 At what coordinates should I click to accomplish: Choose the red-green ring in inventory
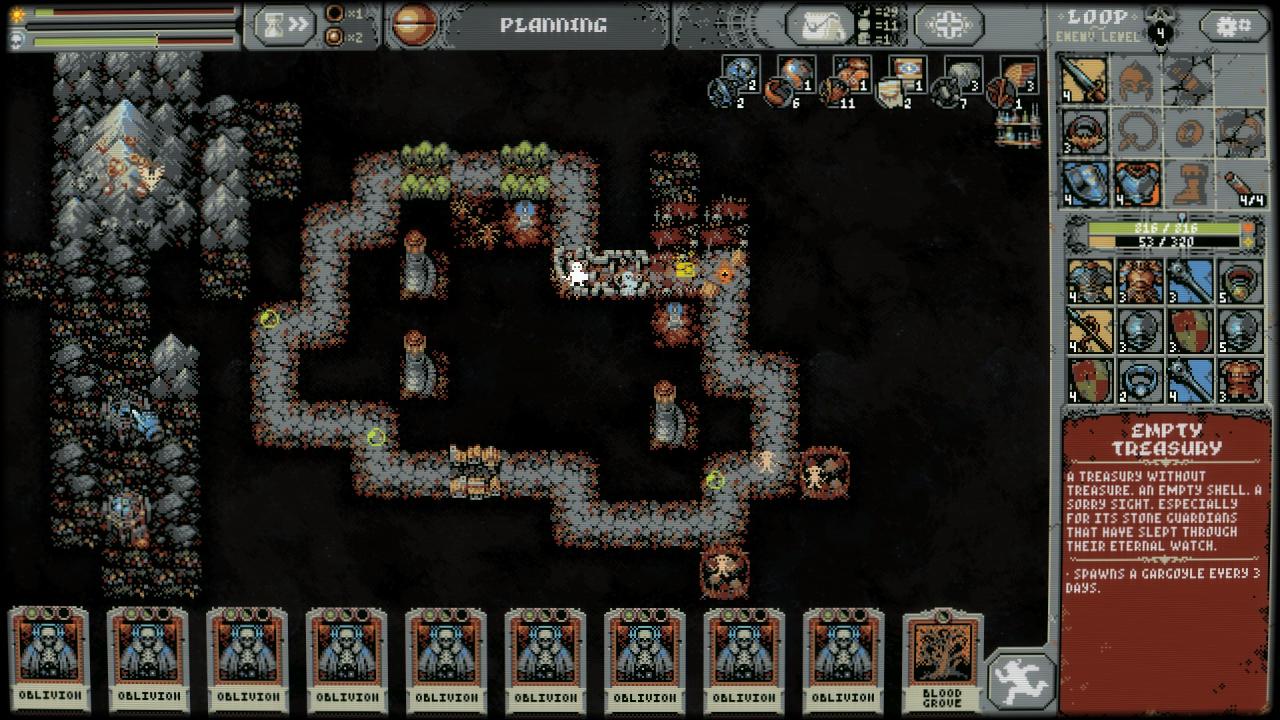1241,281
